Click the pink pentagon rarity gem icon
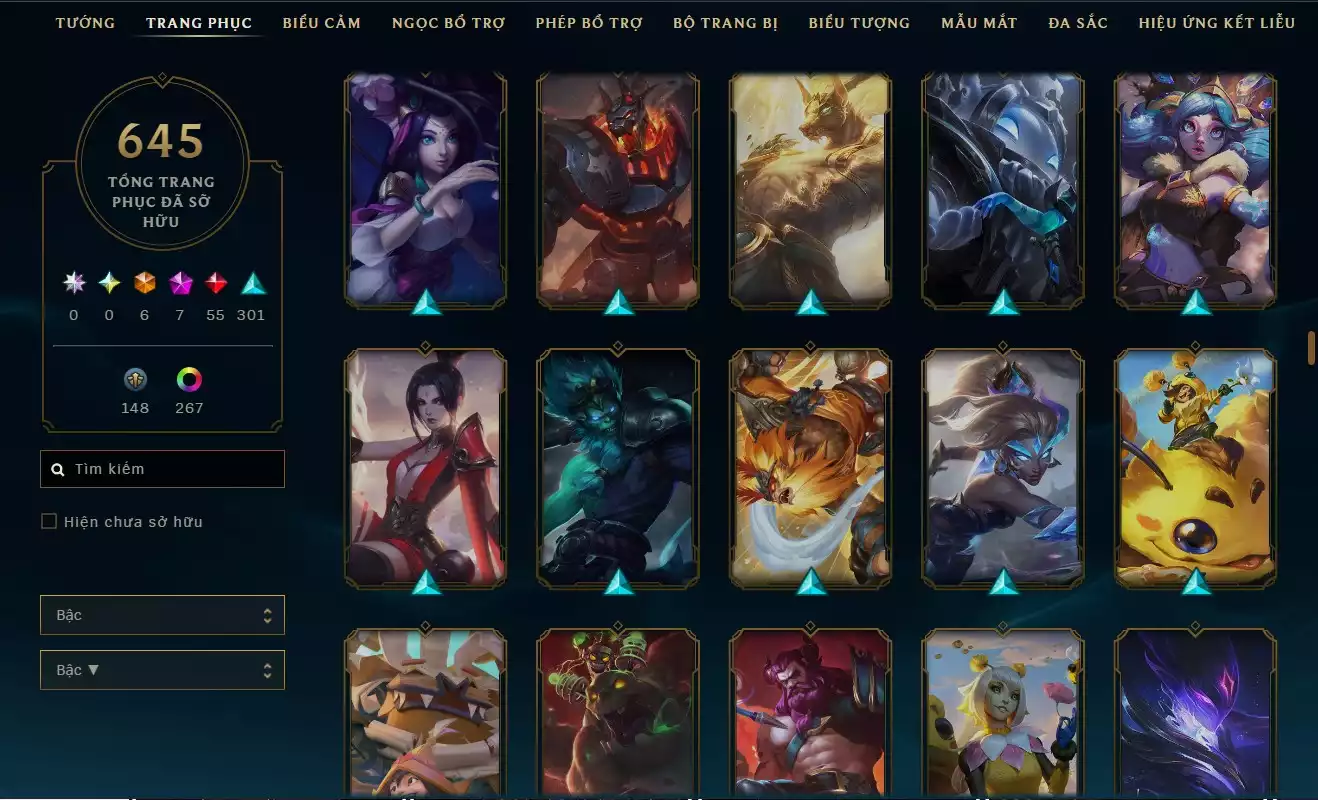1318x800 pixels. point(180,283)
